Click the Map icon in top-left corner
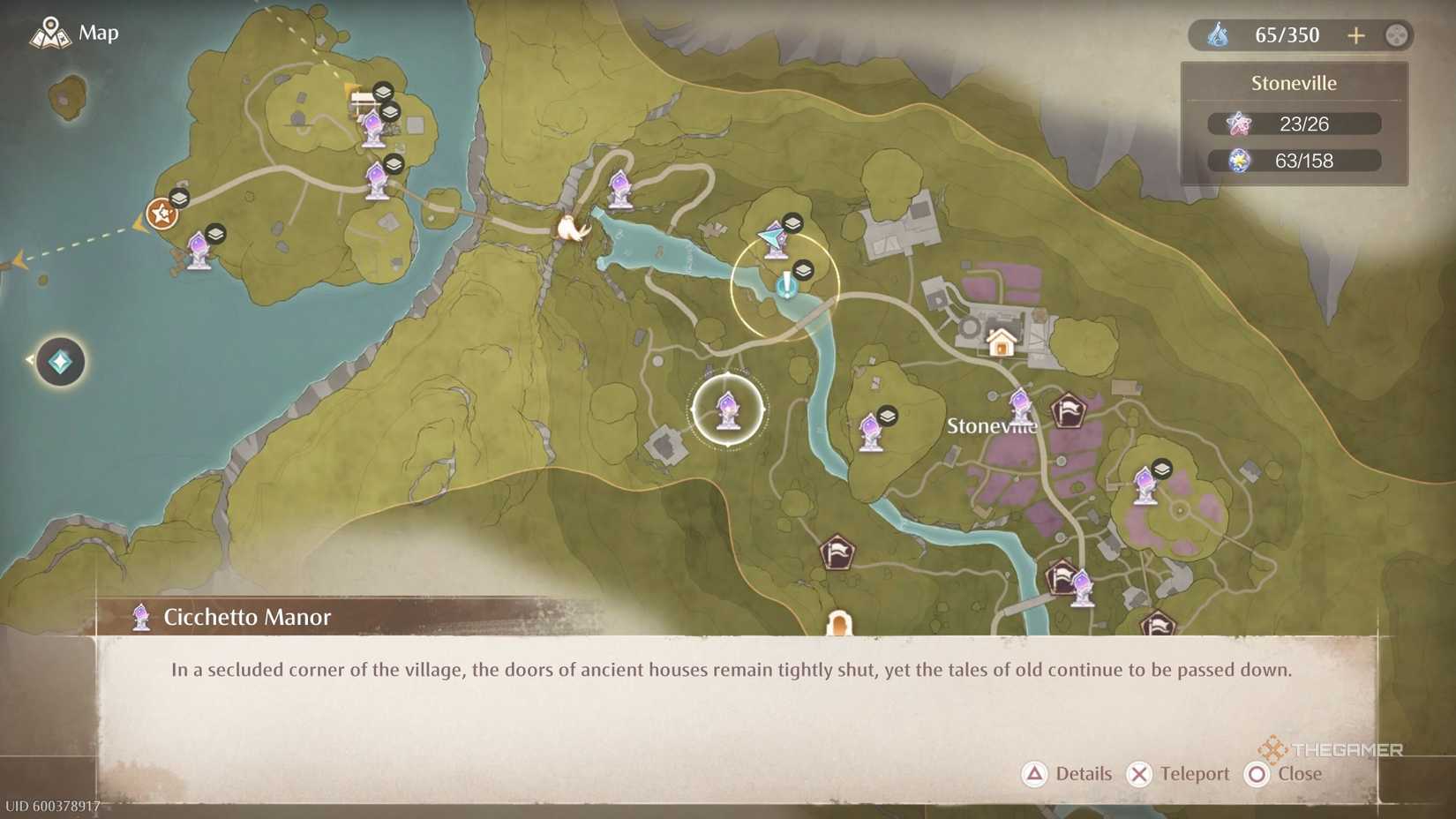The image size is (1456, 819). pos(50,32)
